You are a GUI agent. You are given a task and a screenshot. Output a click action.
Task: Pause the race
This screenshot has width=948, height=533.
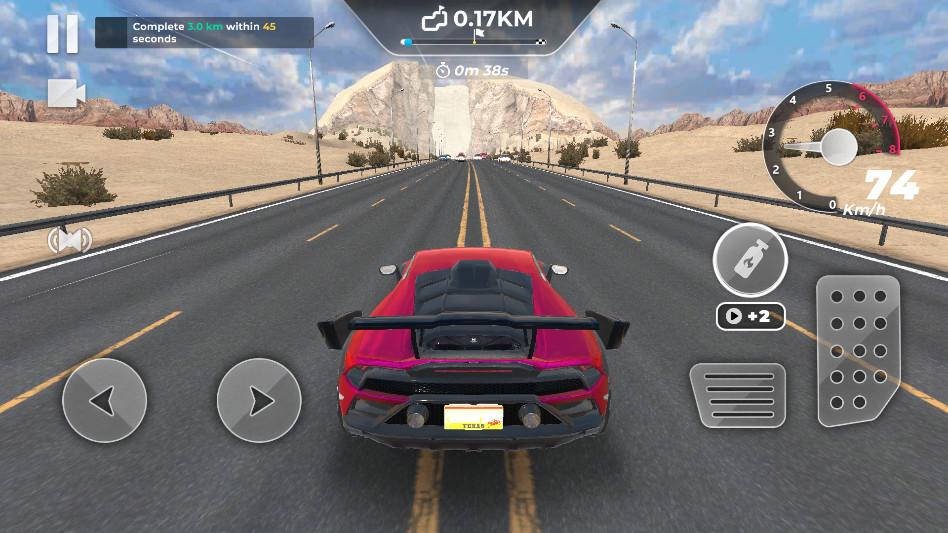62,34
